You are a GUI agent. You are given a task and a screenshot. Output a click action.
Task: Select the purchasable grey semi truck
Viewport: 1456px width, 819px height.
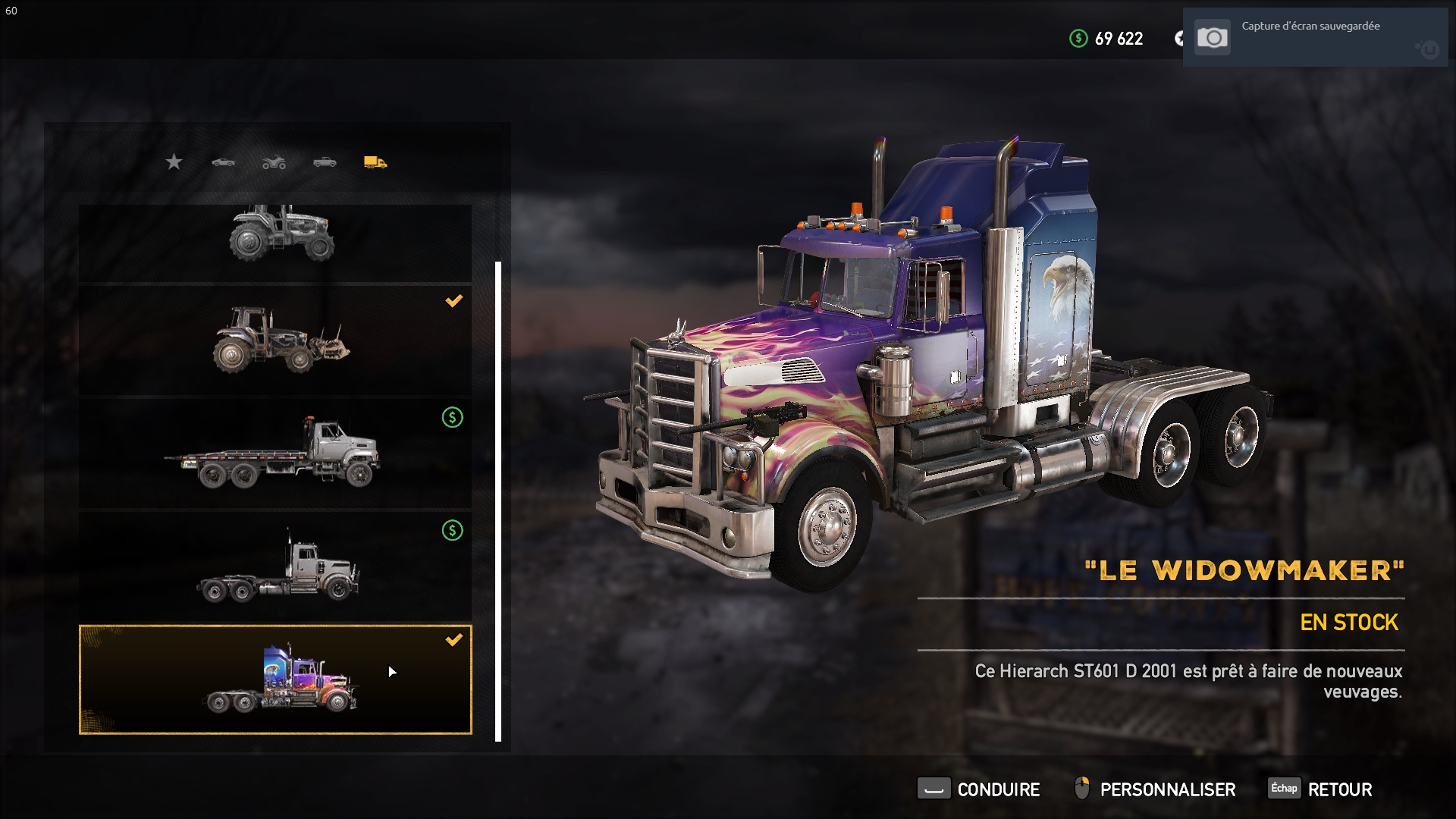click(x=275, y=566)
